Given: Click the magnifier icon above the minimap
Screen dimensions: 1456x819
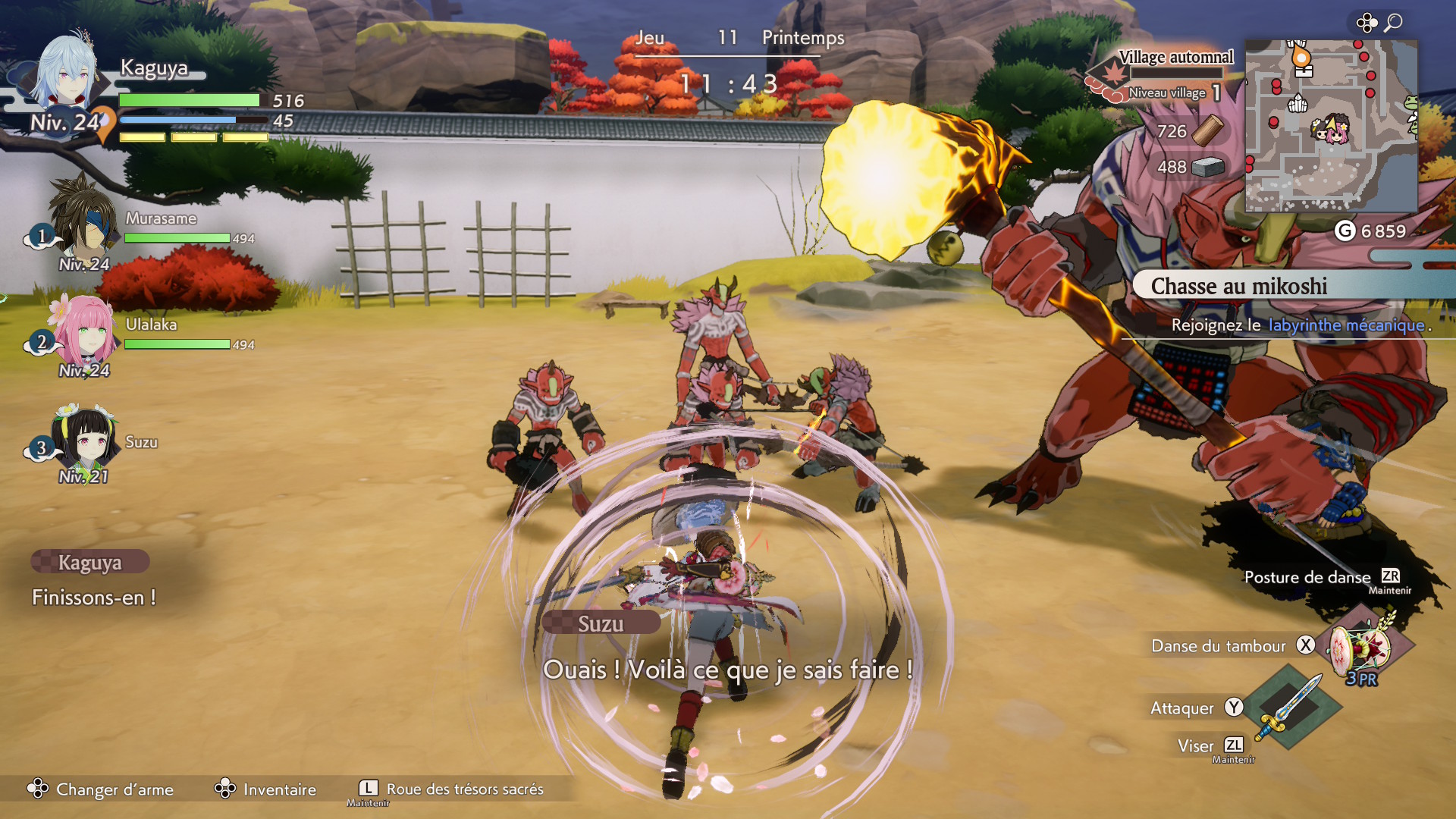Looking at the screenshot, I should click(1393, 23).
